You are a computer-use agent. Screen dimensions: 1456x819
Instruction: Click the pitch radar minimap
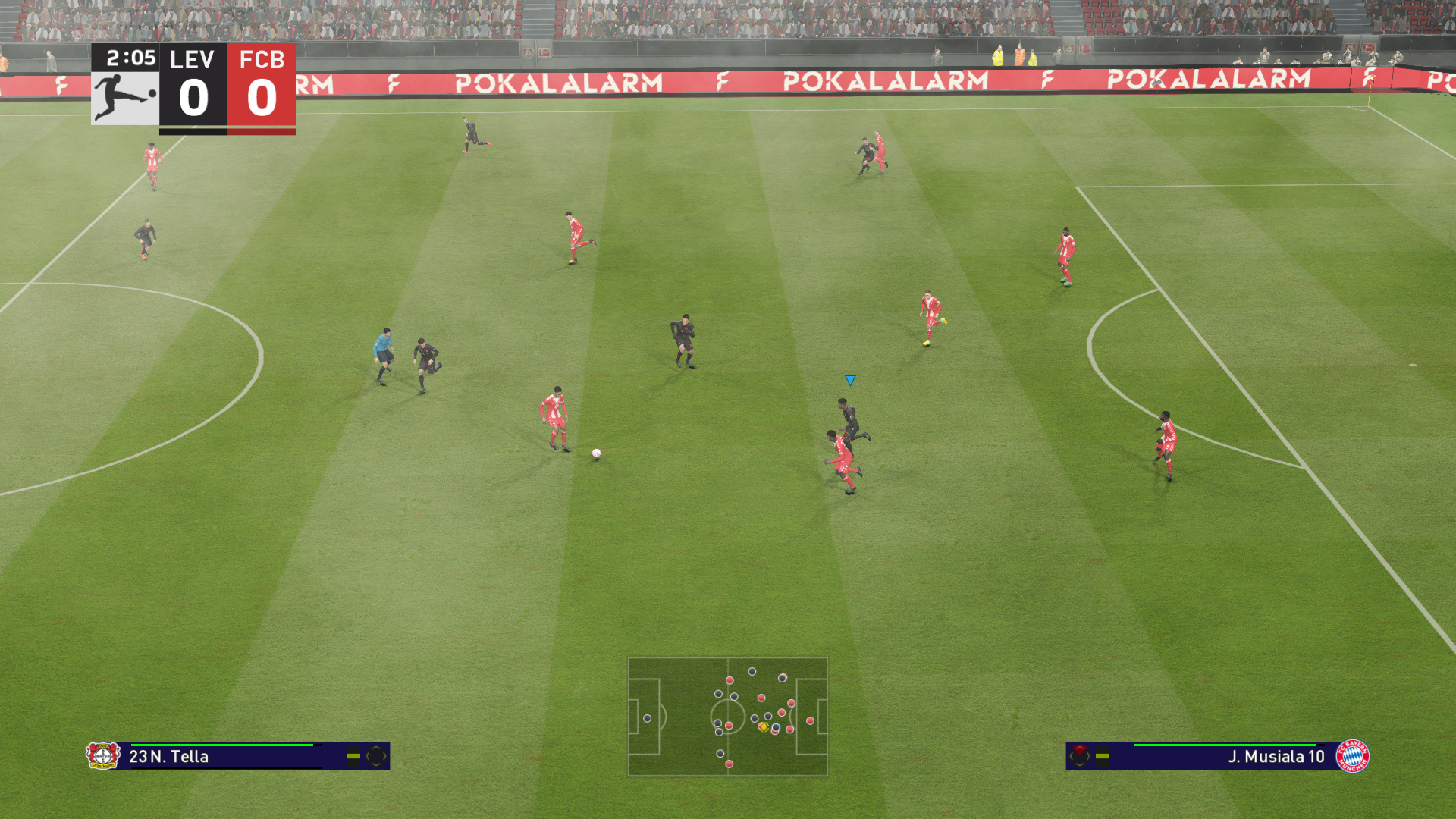click(727, 717)
